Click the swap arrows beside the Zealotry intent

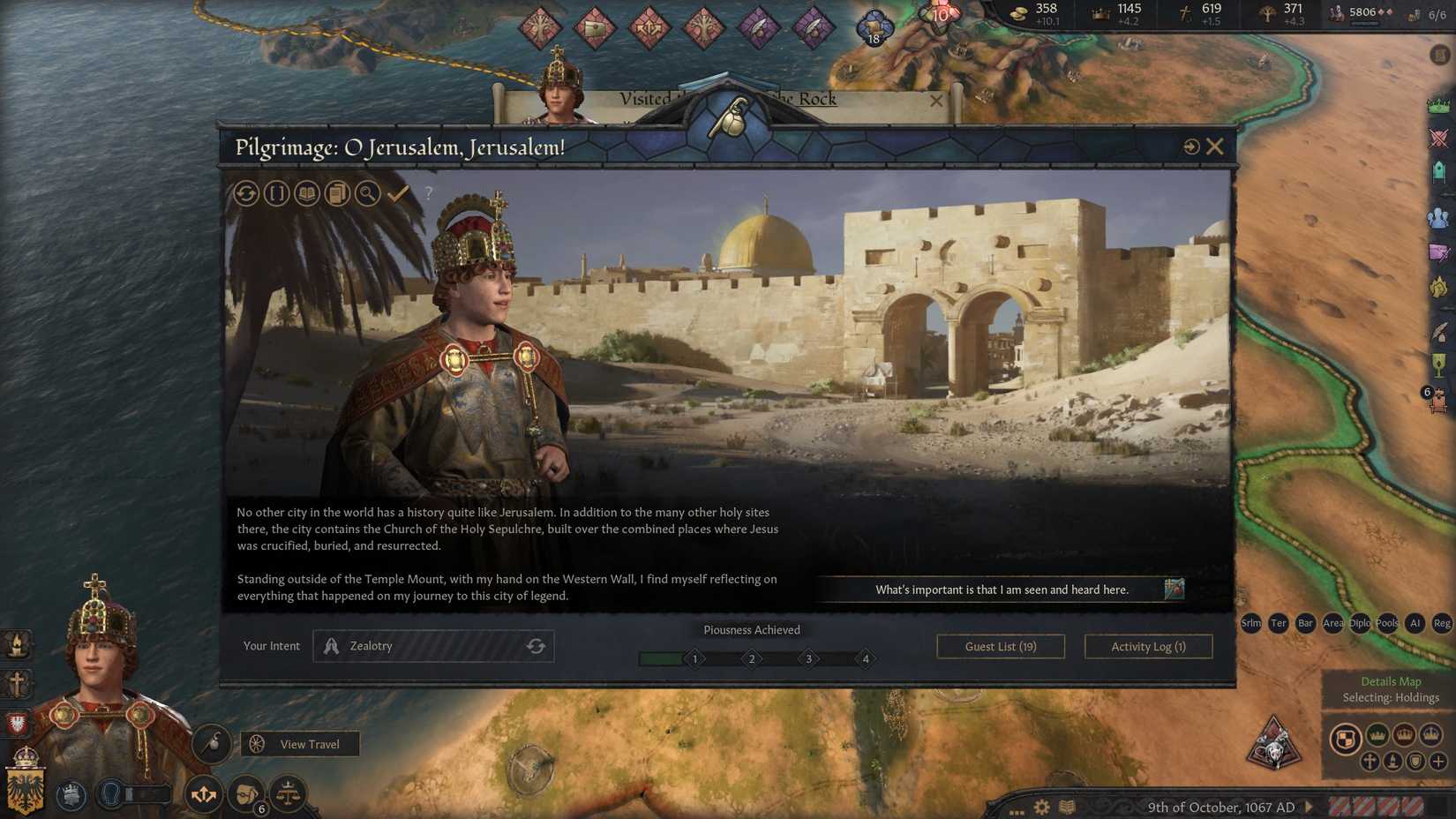tap(537, 645)
